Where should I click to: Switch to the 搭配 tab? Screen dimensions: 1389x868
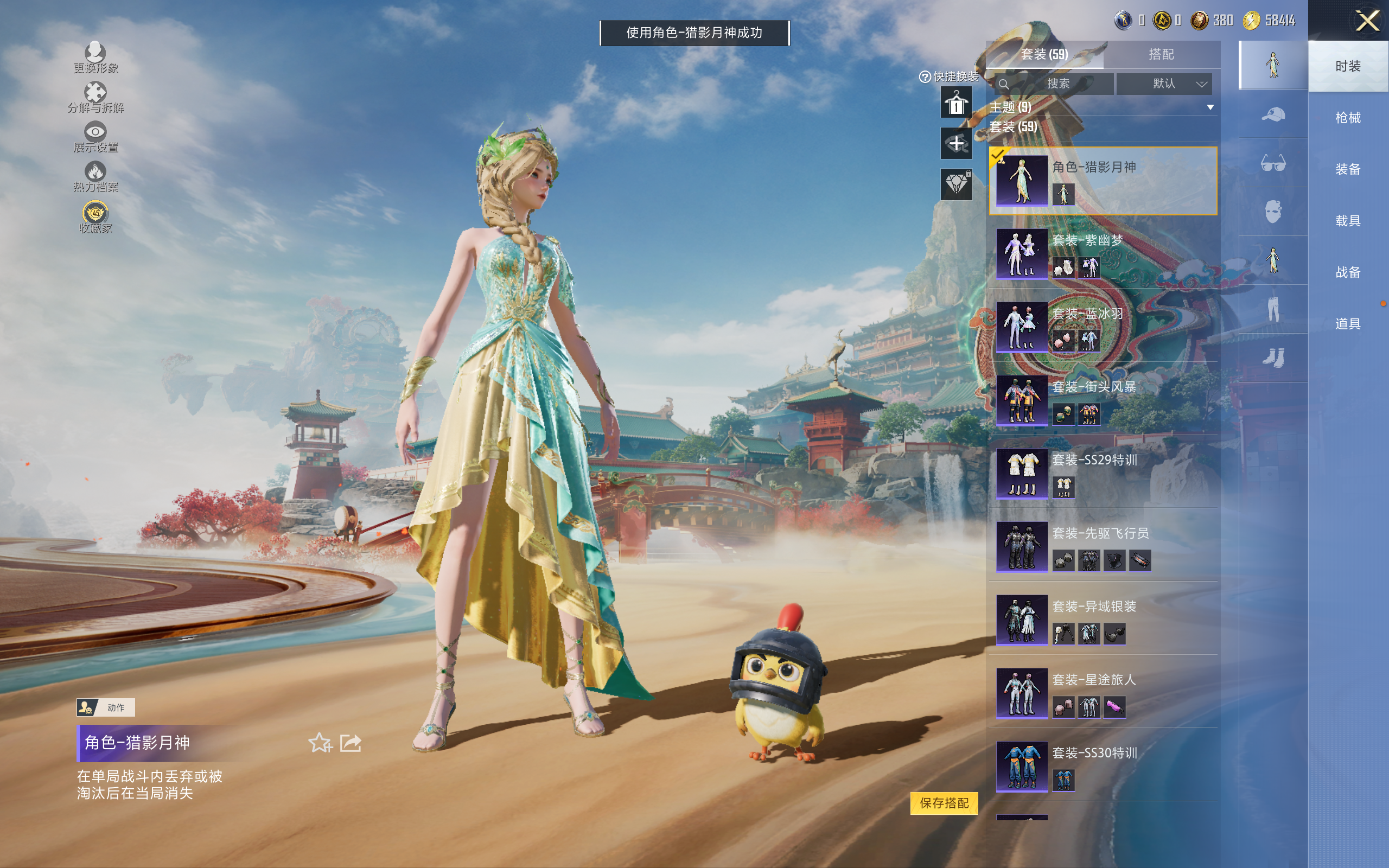1161,55
